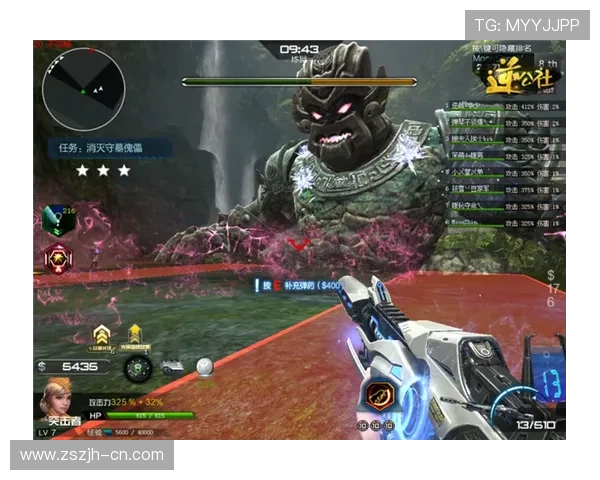Select the mission objective tracker banner
This screenshot has height=480, width=600.
coord(113,147)
